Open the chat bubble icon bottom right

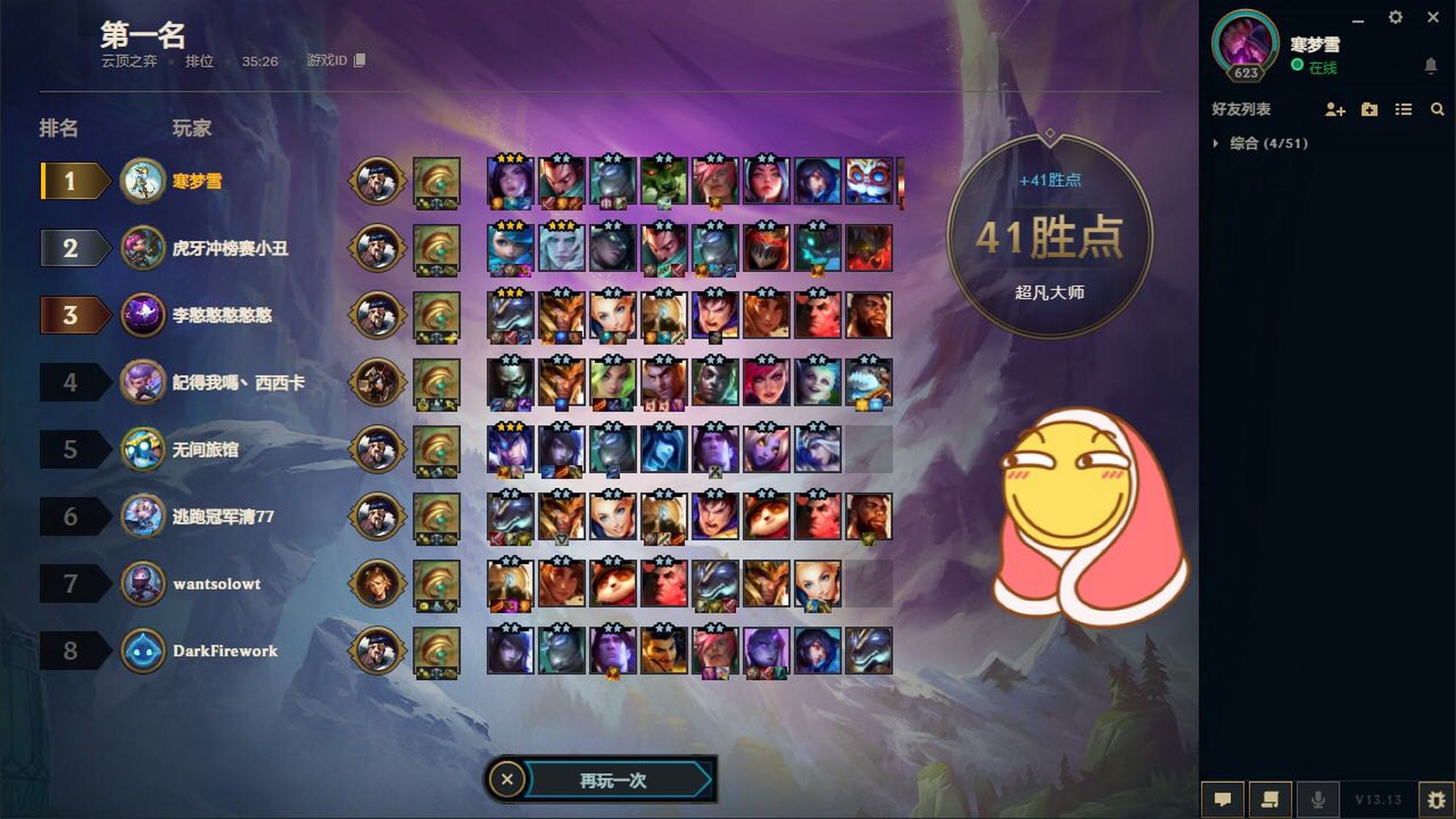coord(1224,799)
